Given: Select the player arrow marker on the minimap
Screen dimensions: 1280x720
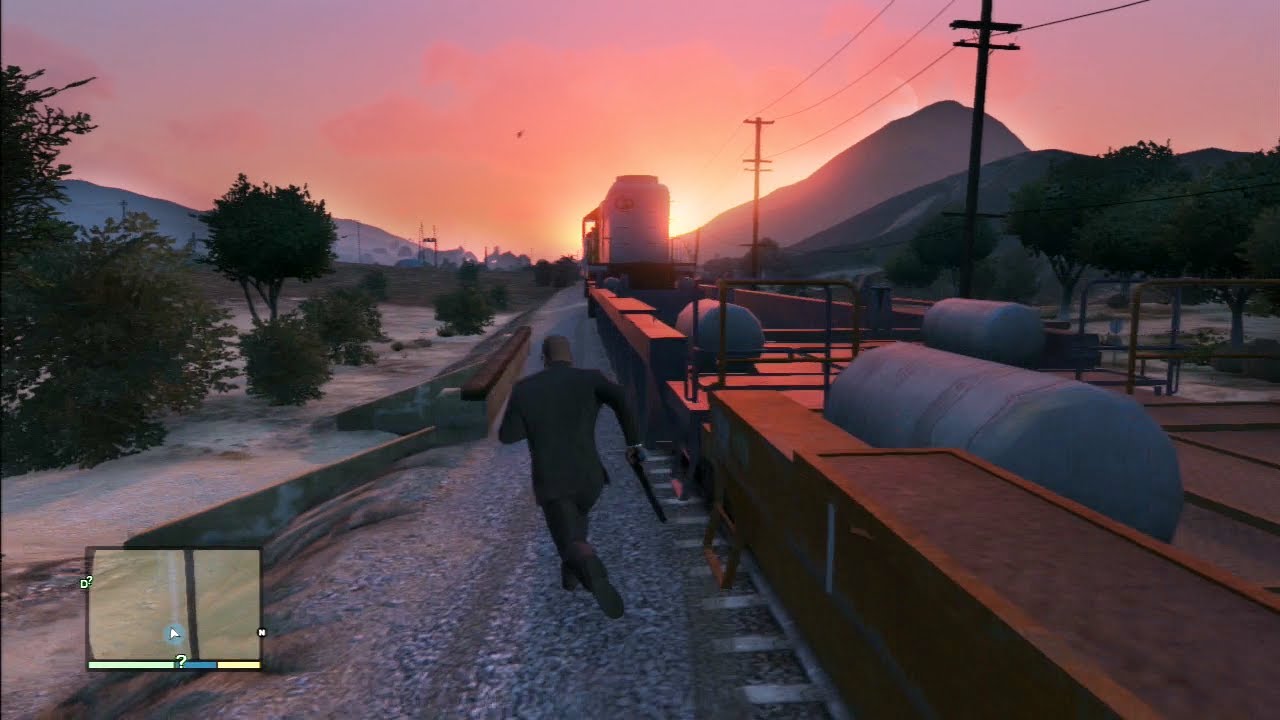Looking at the screenshot, I should (x=175, y=633).
